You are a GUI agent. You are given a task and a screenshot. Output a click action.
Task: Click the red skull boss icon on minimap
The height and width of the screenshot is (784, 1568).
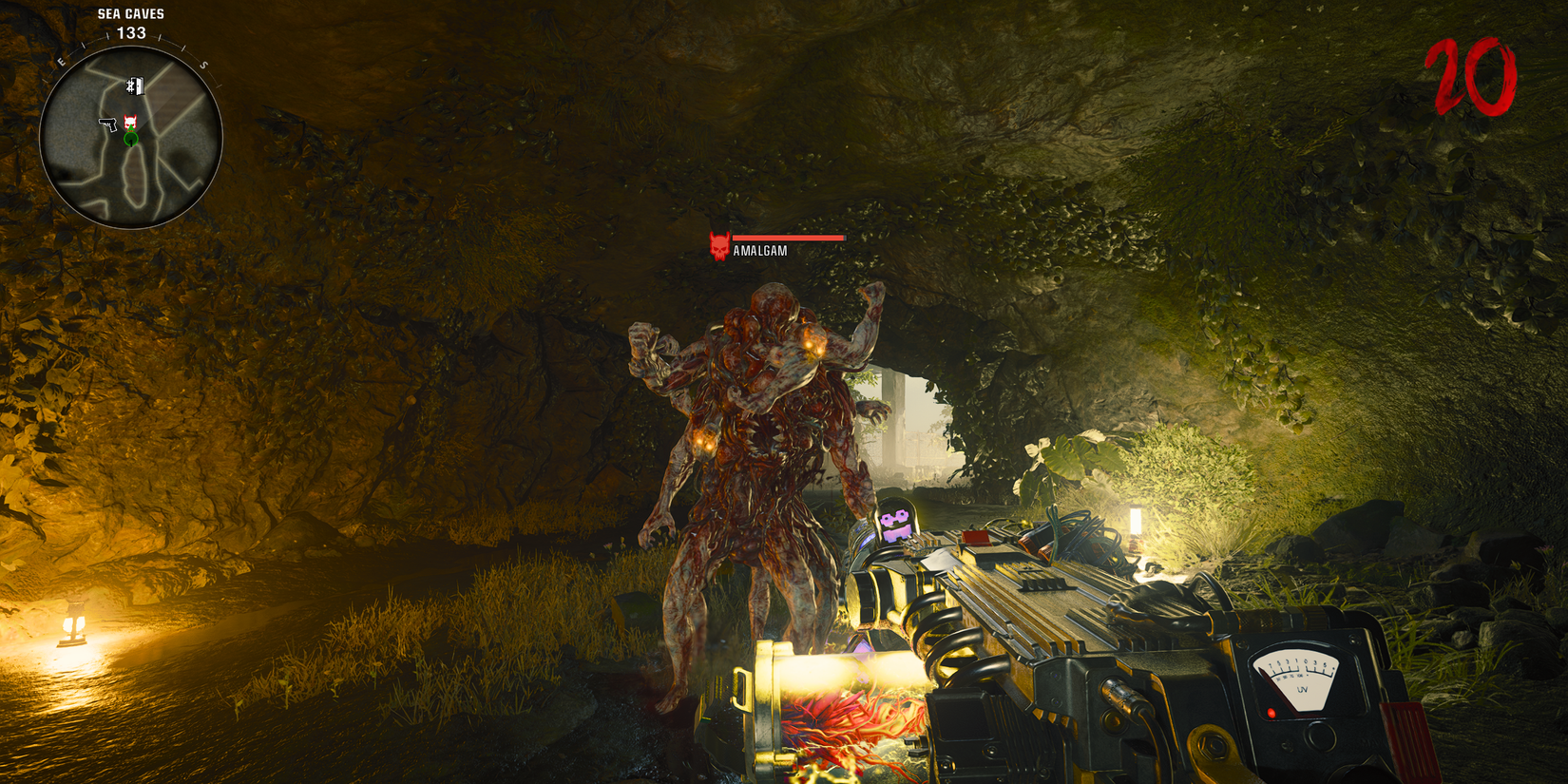pyautogui.click(x=130, y=121)
